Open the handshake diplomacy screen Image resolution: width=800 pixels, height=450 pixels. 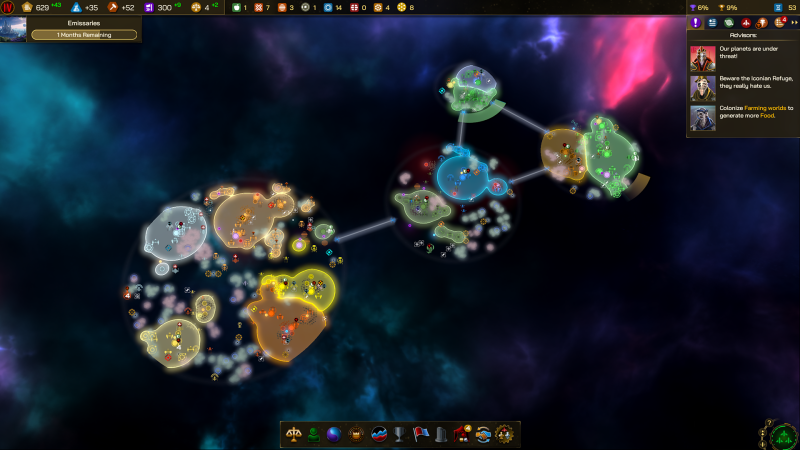(483, 434)
